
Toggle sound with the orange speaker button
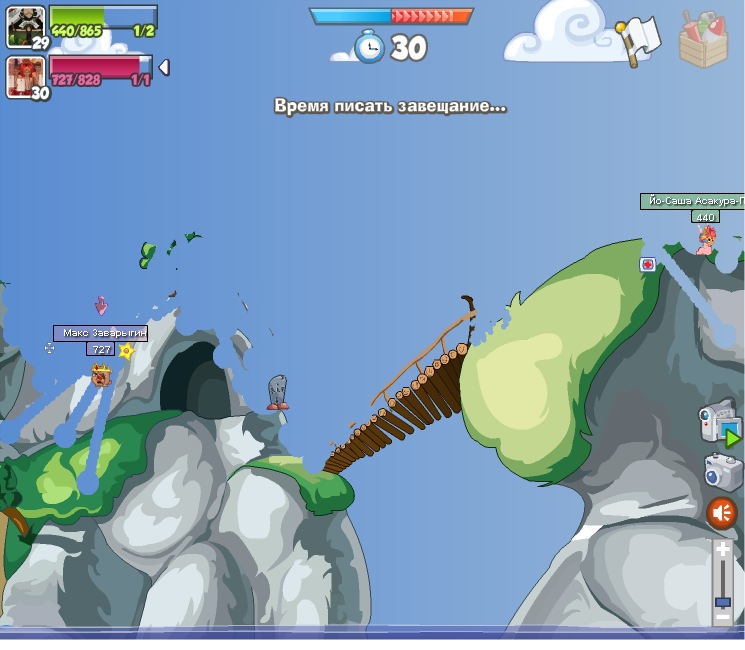point(721,514)
